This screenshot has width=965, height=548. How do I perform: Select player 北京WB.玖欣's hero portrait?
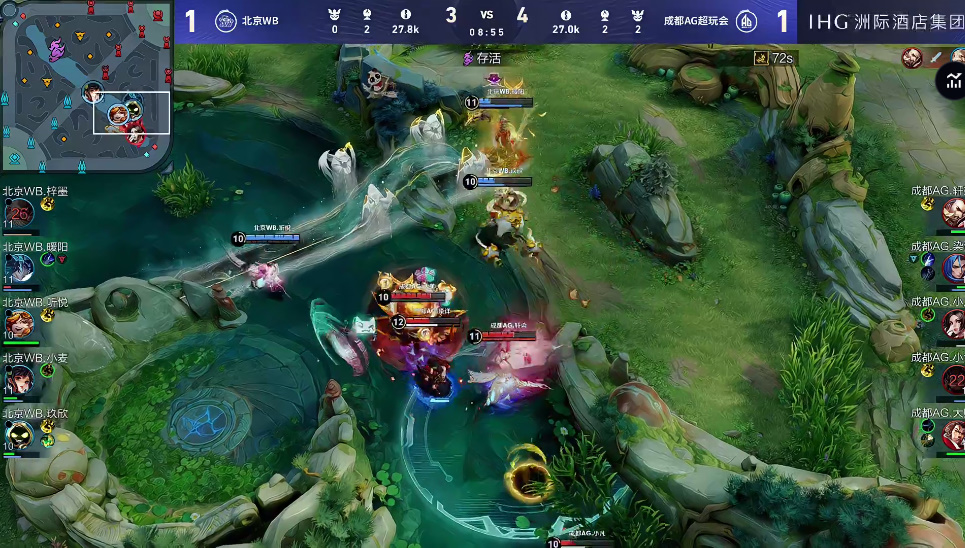click(x=19, y=433)
